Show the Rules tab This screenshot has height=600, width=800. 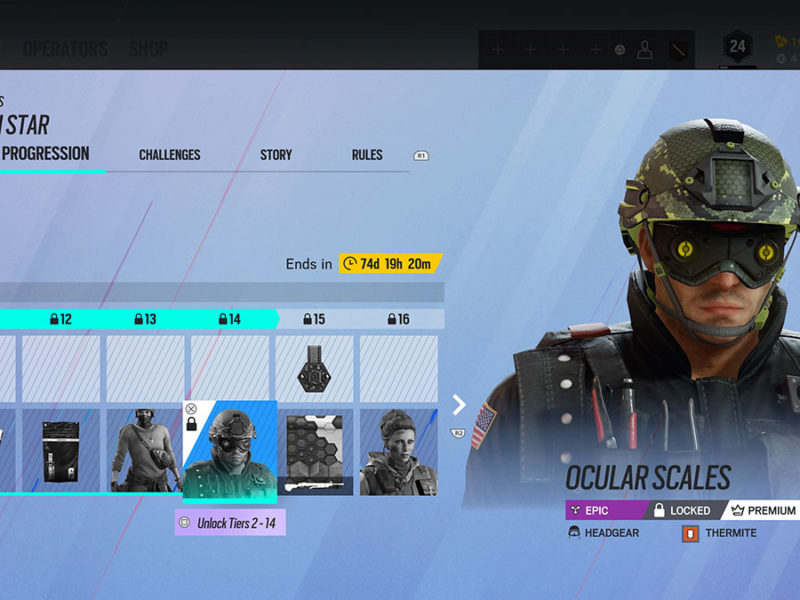pyautogui.click(x=367, y=155)
